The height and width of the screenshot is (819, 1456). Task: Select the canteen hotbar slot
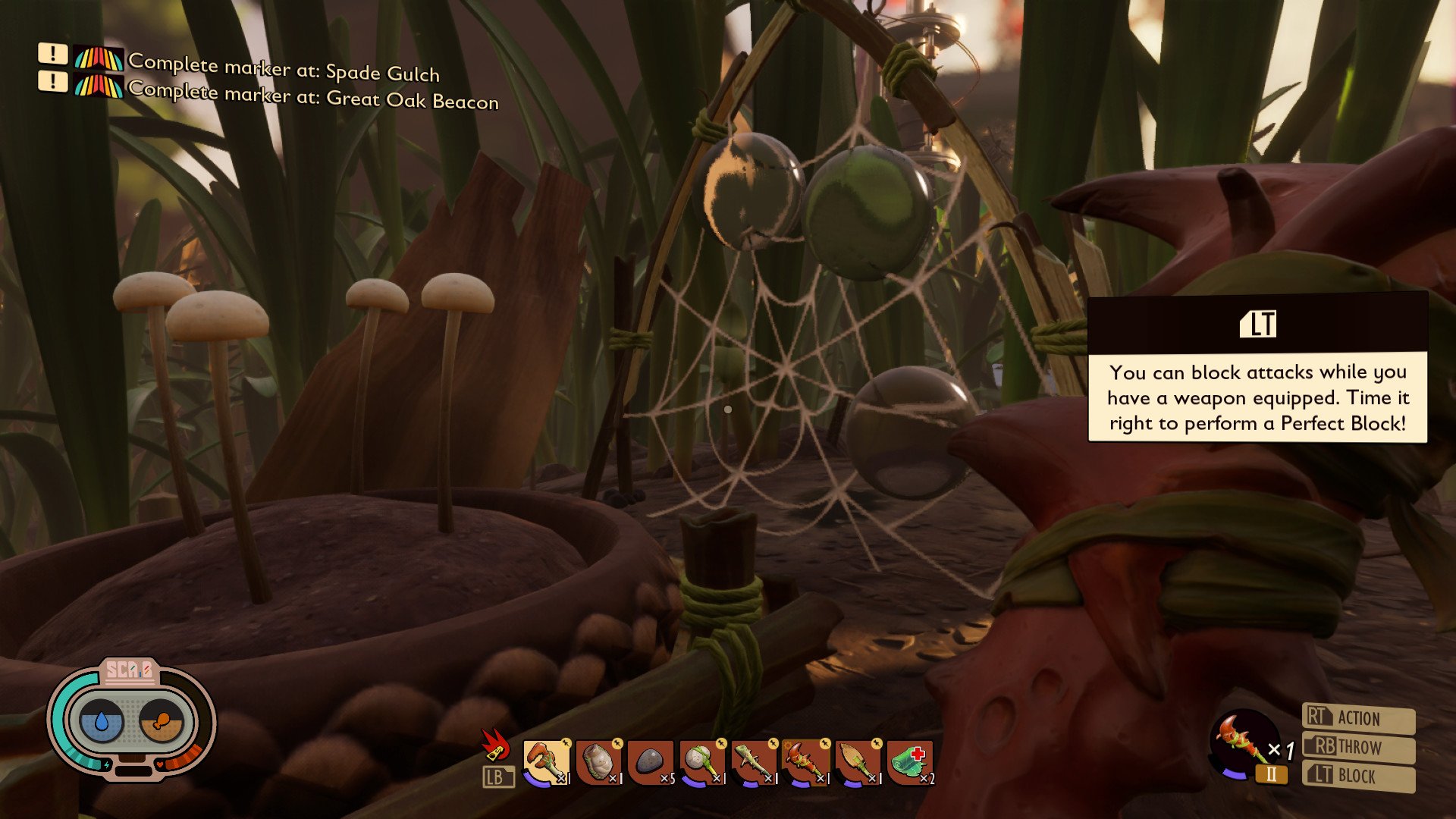(x=598, y=761)
